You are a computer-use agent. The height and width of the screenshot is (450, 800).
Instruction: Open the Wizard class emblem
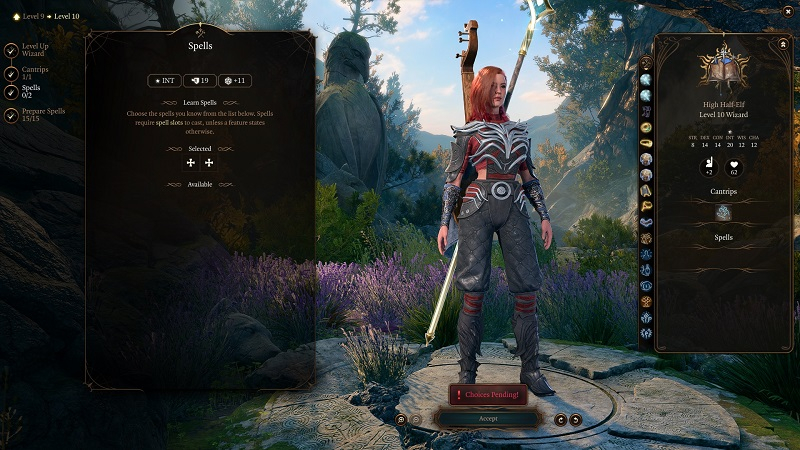point(724,66)
